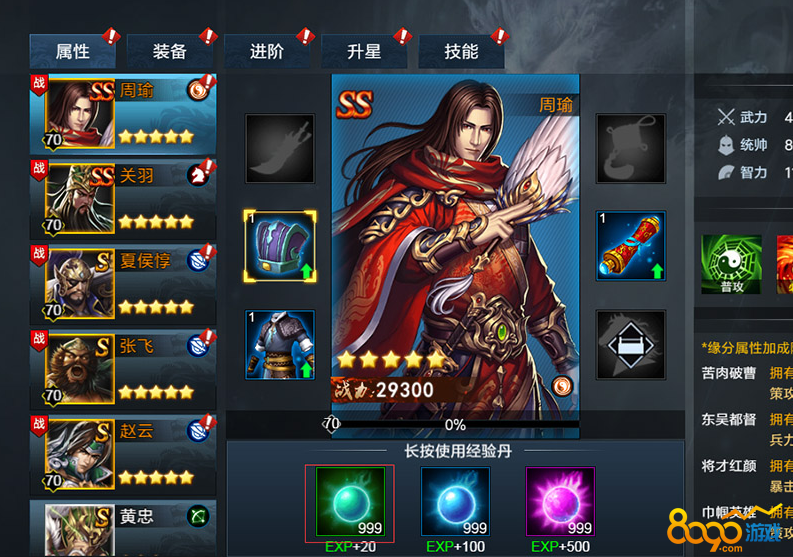Open the blue armor equipment slot
The image size is (793, 557).
click(x=280, y=345)
